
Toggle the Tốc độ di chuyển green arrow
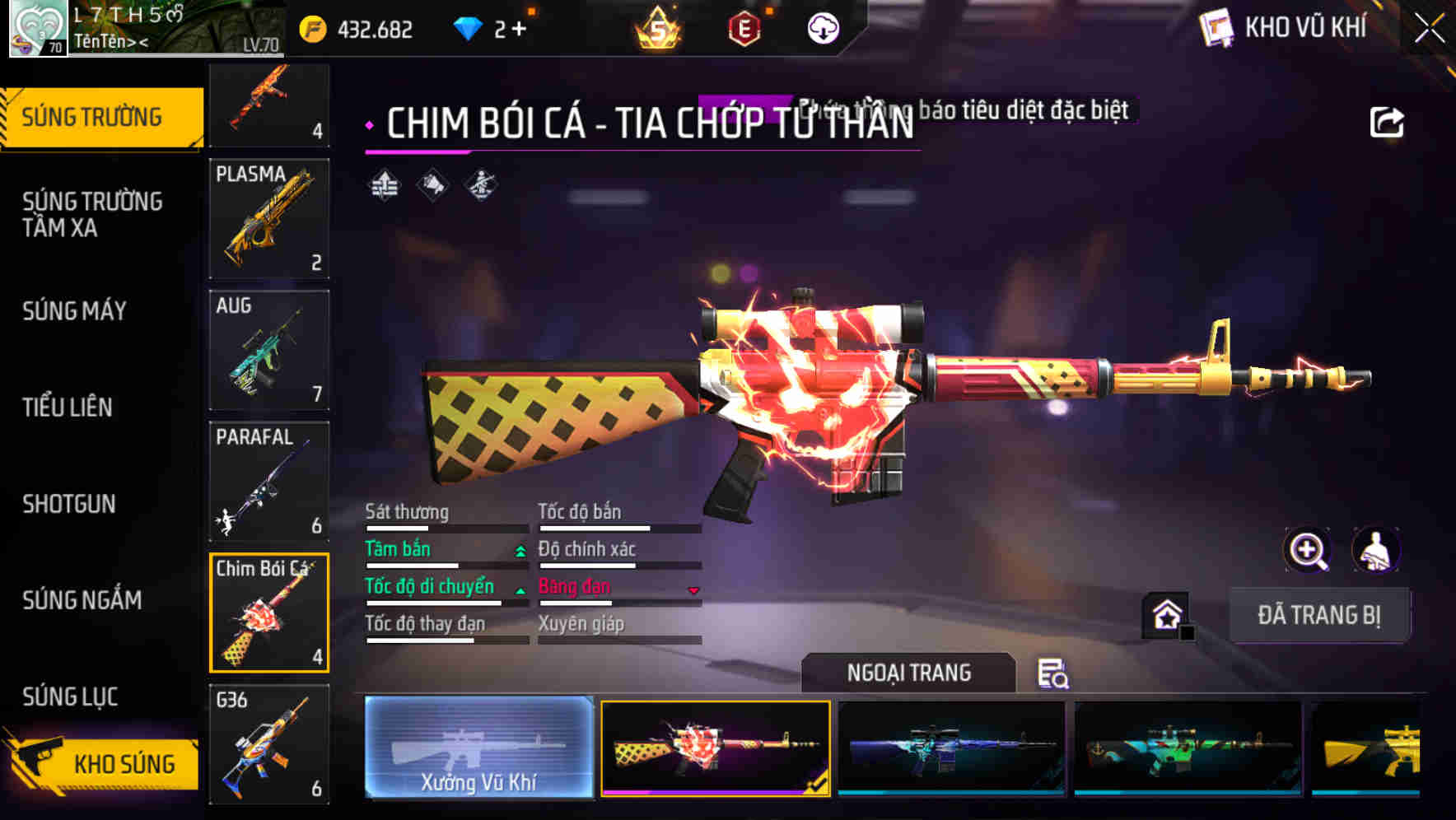(x=519, y=591)
